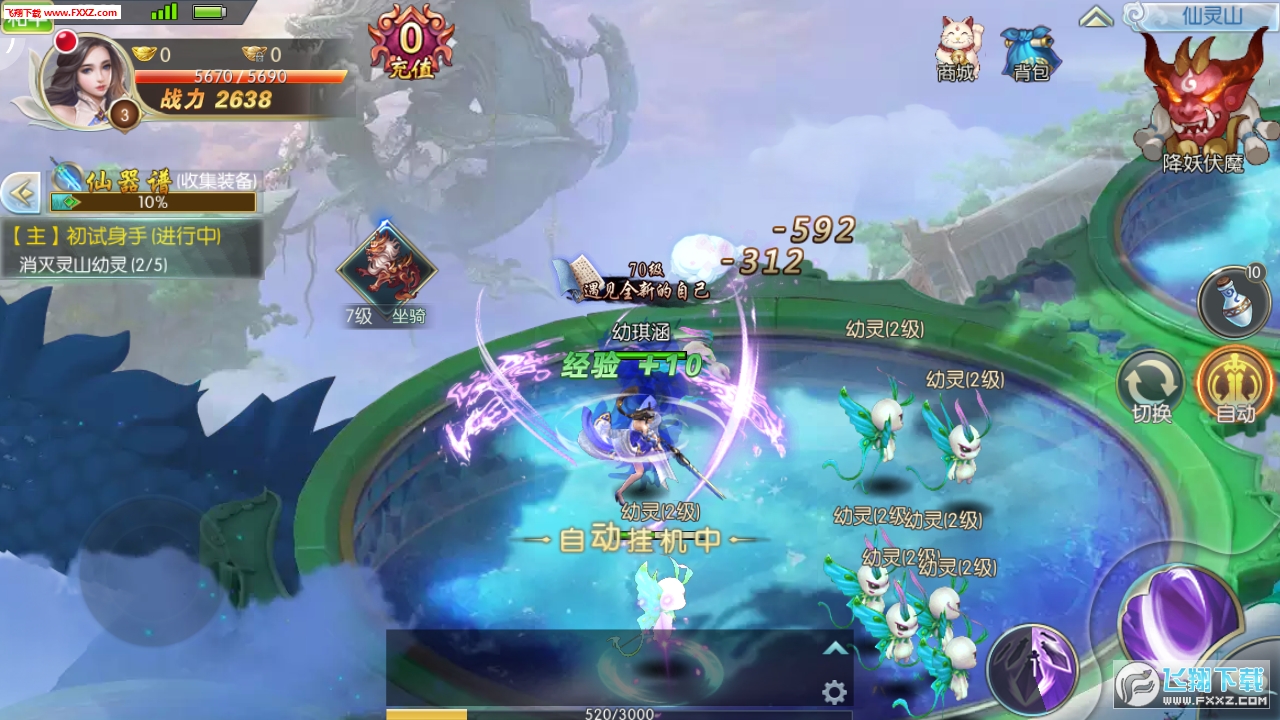Expand the arrow beside 仙灵山

click(x=1096, y=17)
